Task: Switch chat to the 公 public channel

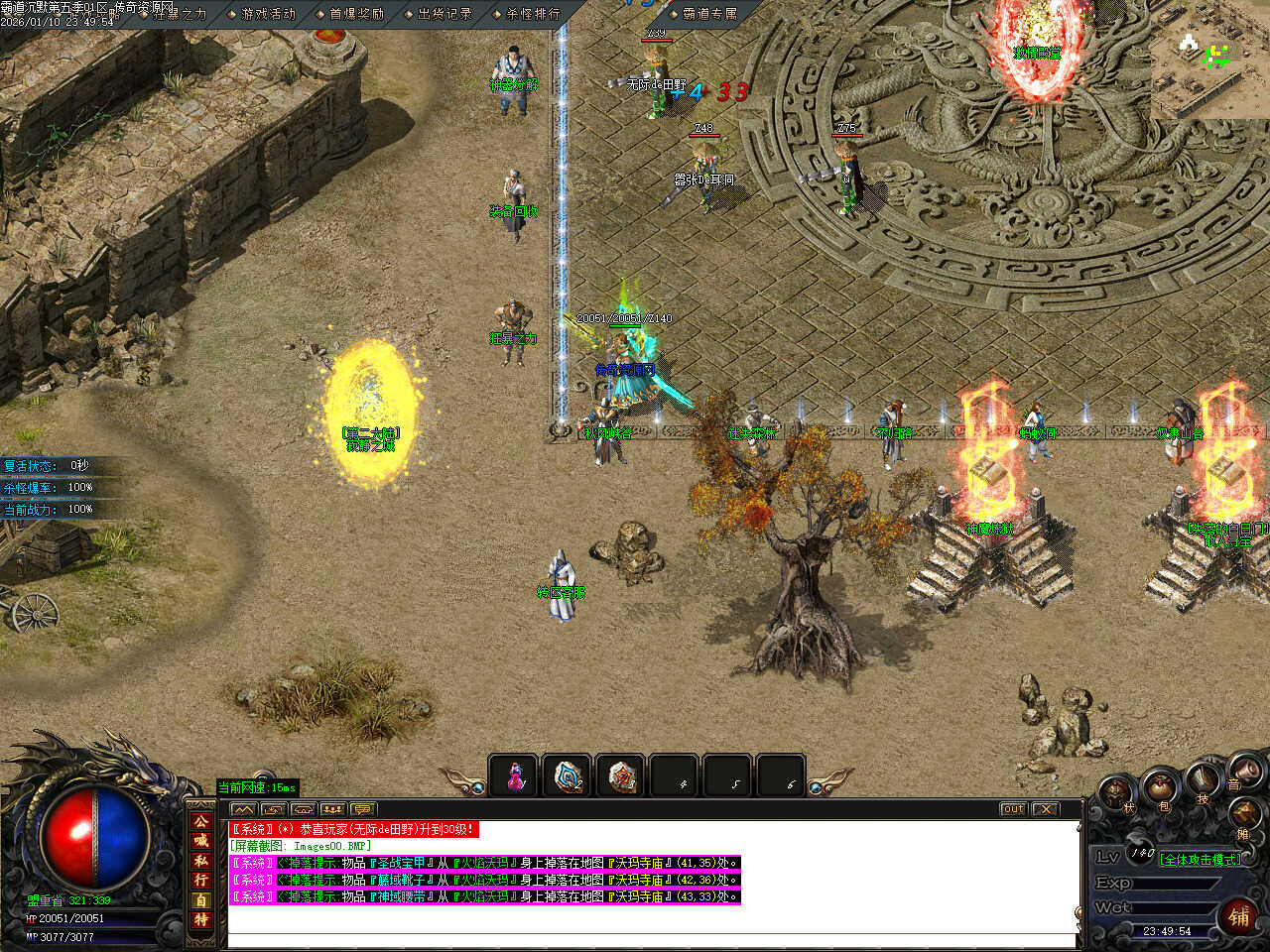Action: 201,822
